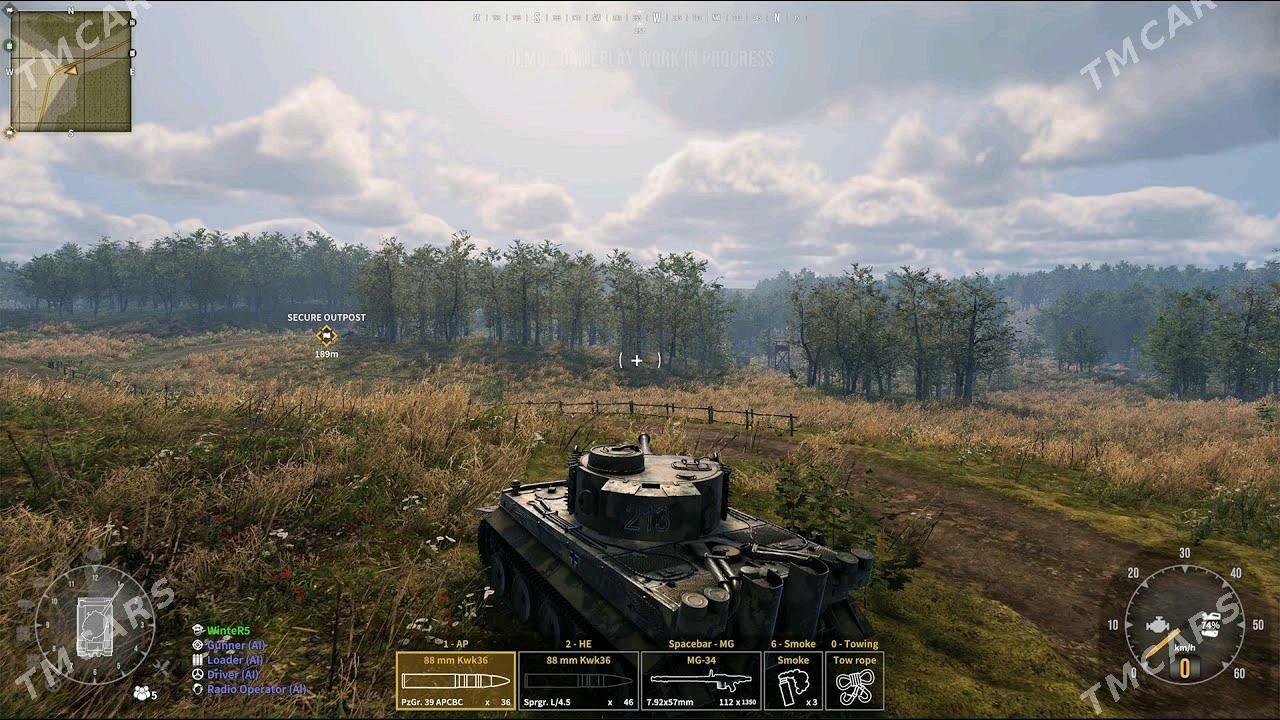This screenshot has width=1280, height=720.
Task: Select the Radio Operator (AI) headset icon
Action: coord(197,689)
